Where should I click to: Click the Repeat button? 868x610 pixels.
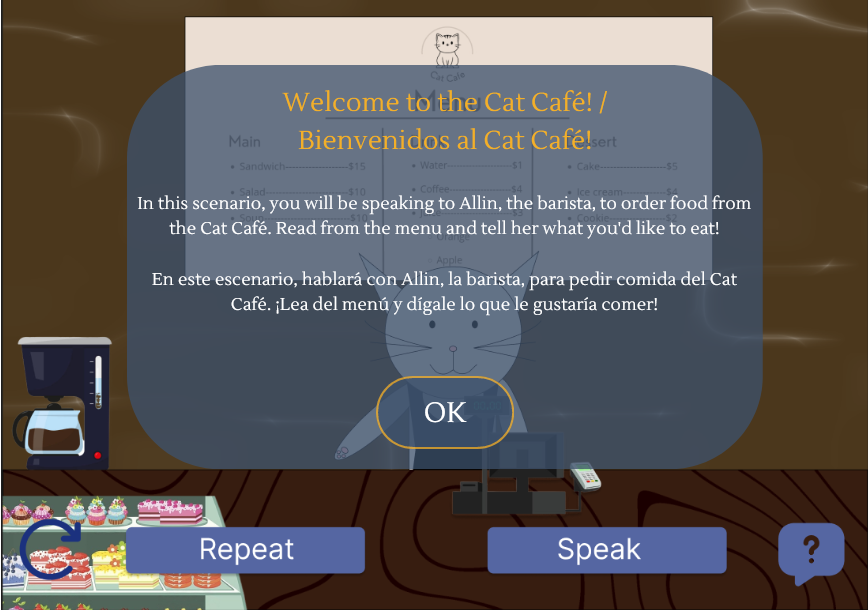245,549
